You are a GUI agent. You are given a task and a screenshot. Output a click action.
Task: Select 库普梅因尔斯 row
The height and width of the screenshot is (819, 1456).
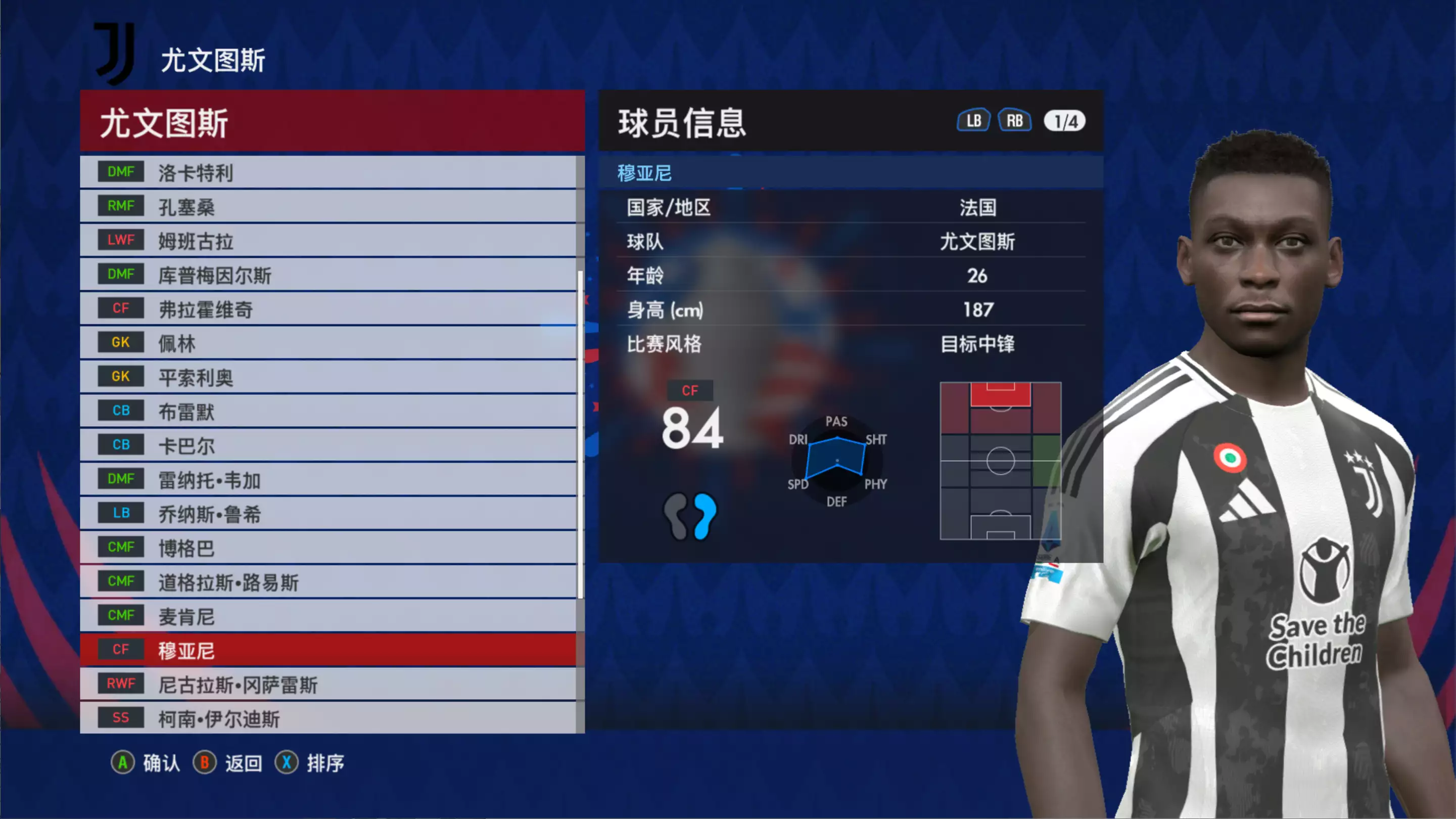pos(328,275)
